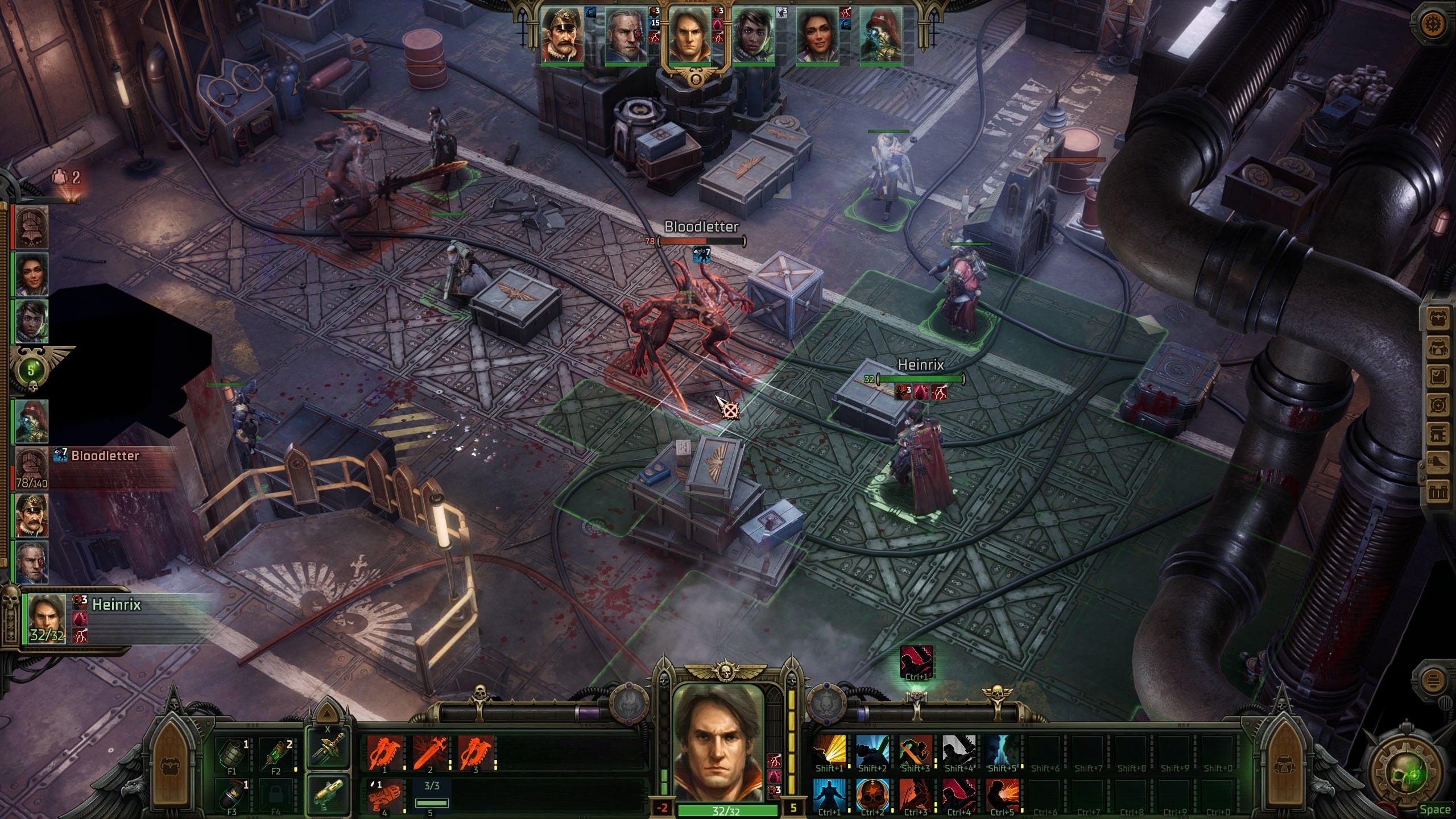Switch to the plasma pistol weapon set
The width and height of the screenshot is (1456, 819).
(328, 794)
